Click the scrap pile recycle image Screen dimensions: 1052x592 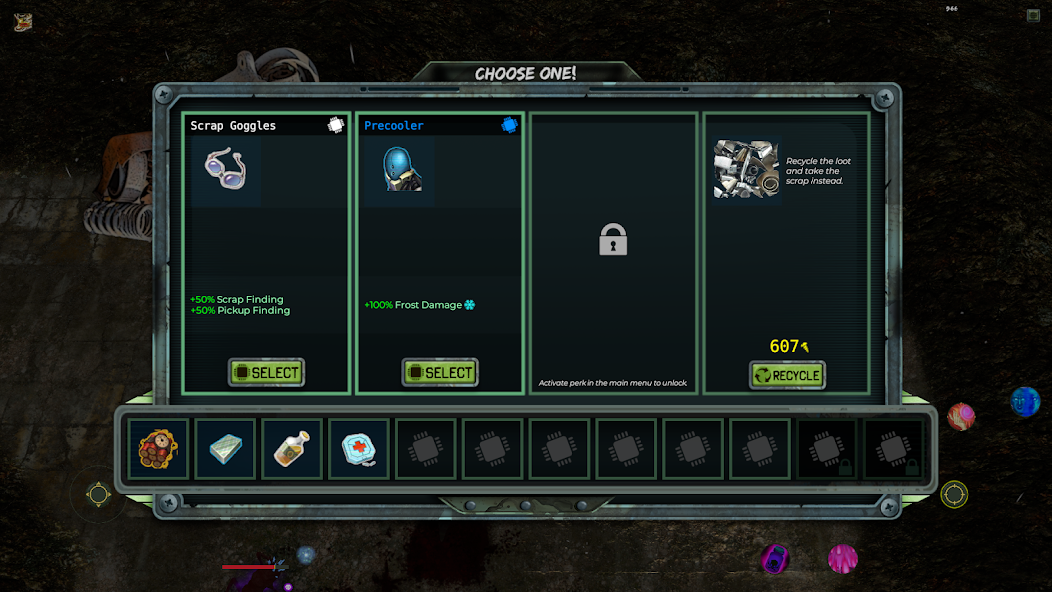point(746,168)
